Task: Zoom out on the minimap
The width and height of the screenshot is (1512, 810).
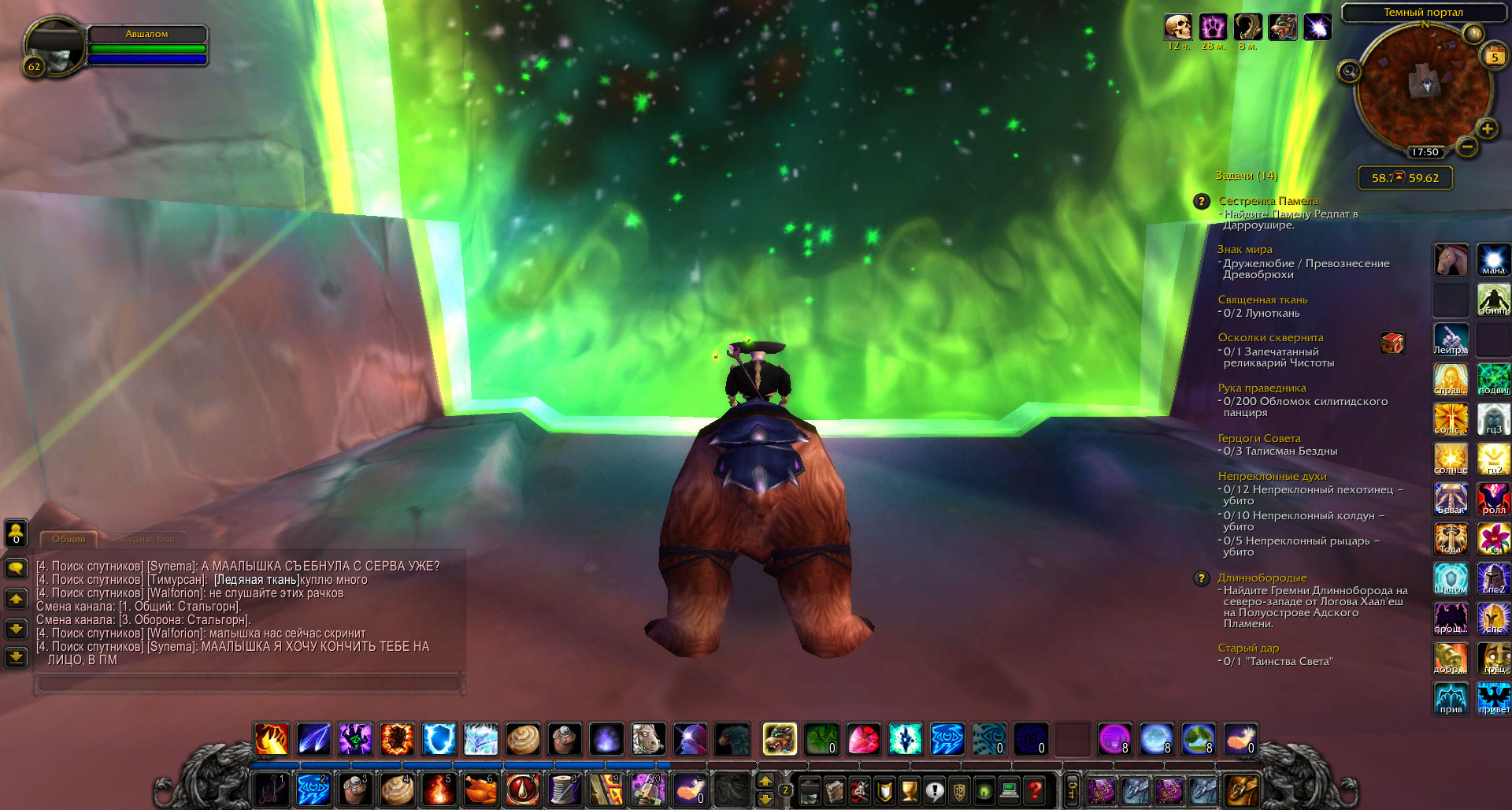Action: click(1466, 147)
